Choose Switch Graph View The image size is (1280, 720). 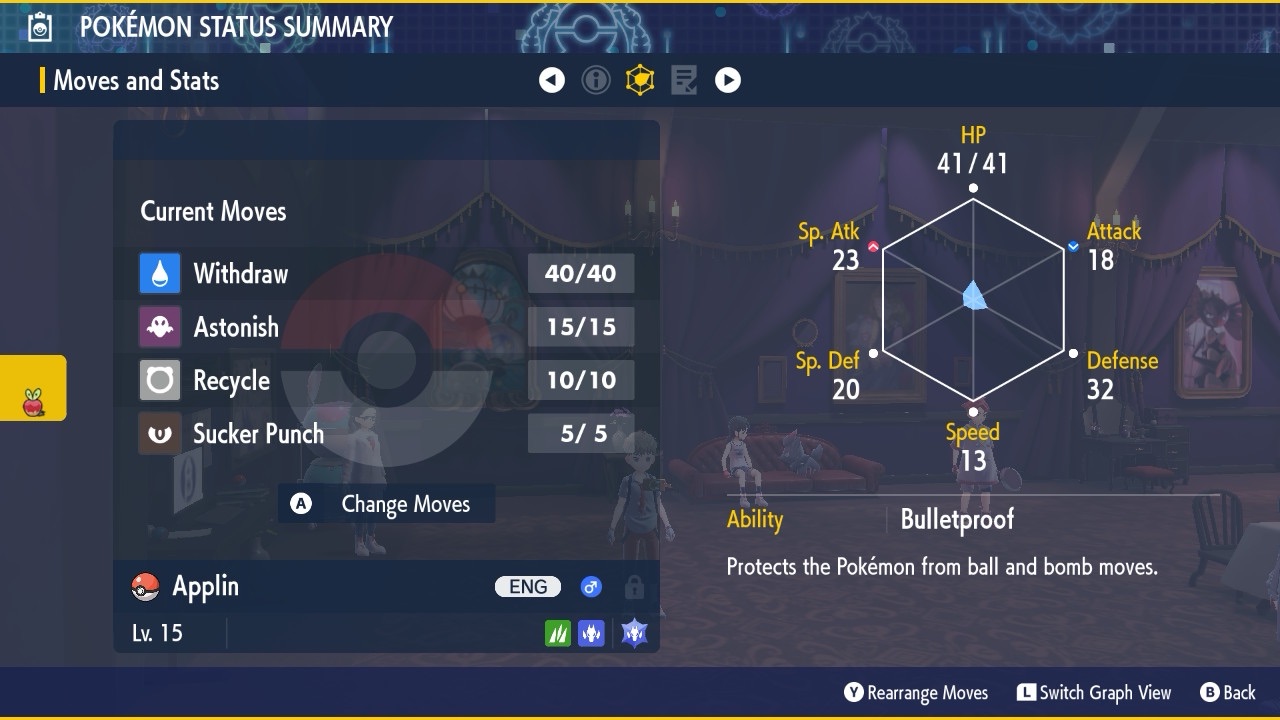(1094, 692)
